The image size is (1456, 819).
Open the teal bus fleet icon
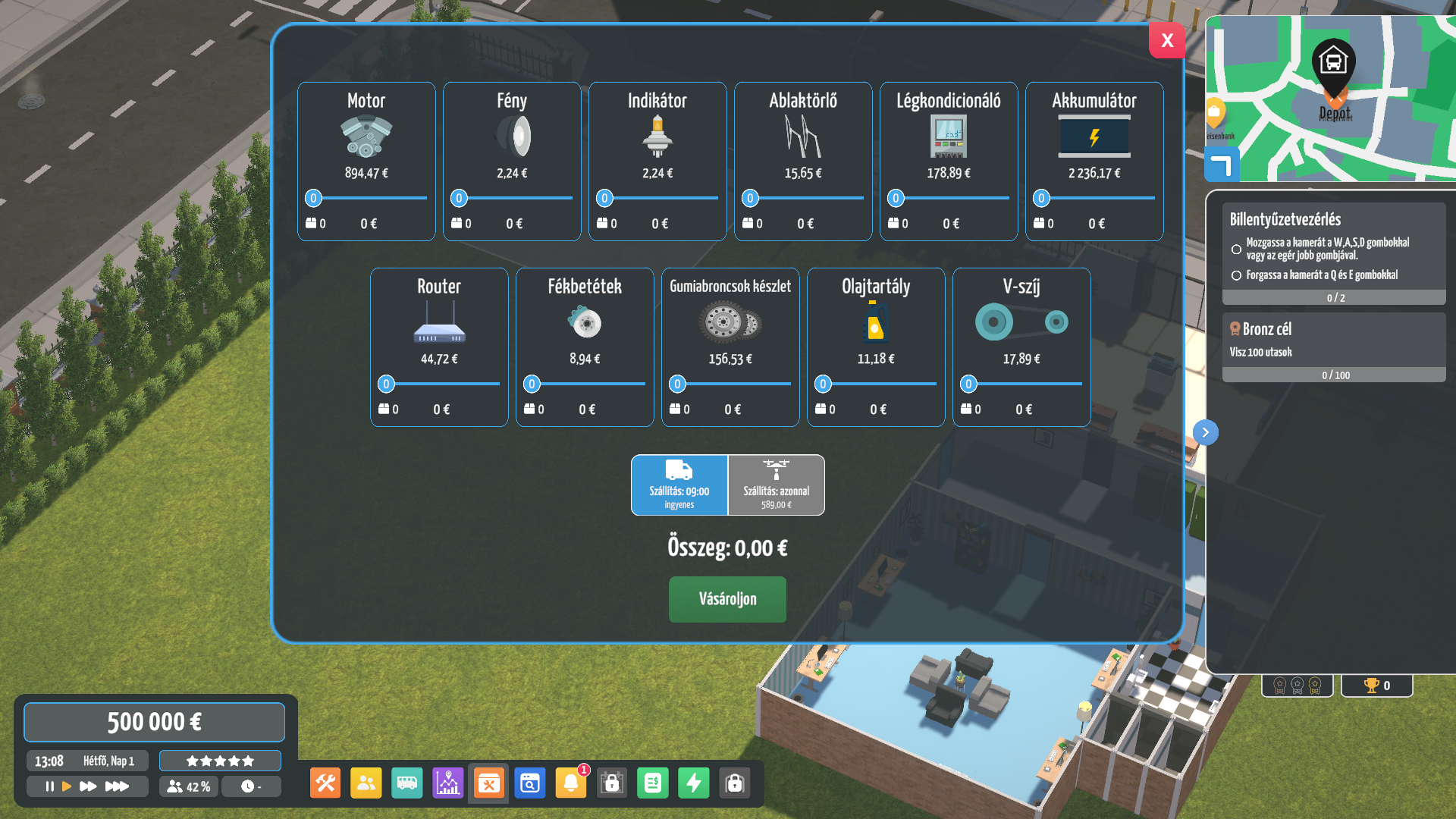click(407, 783)
